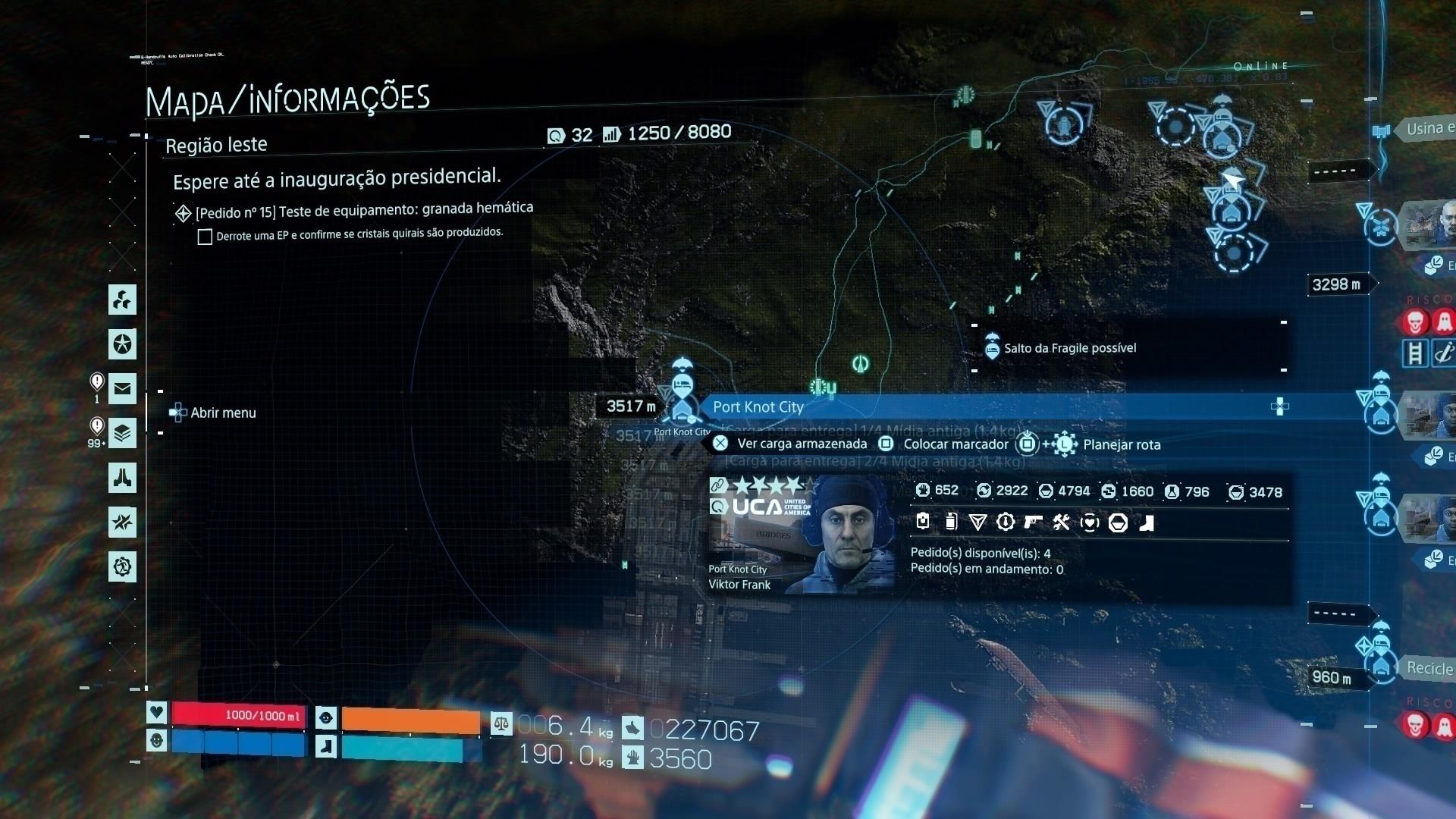The width and height of the screenshot is (1456, 819).
Task: Choose Colocar marcador option
Action: 955,444
